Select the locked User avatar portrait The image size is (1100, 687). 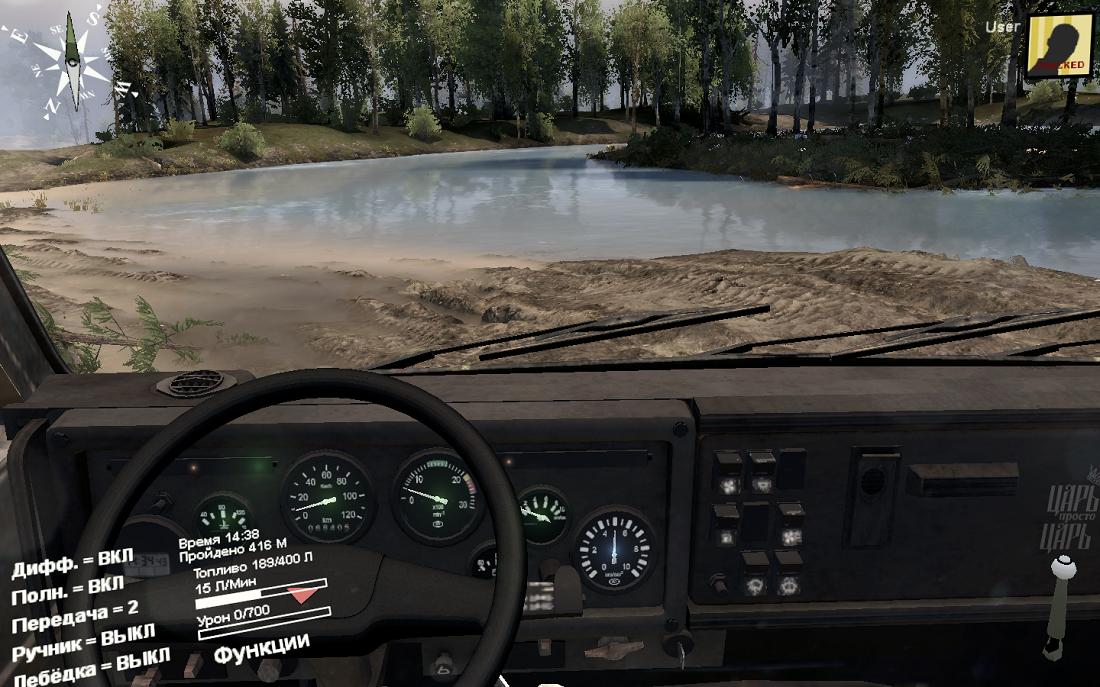(x=1059, y=45)
